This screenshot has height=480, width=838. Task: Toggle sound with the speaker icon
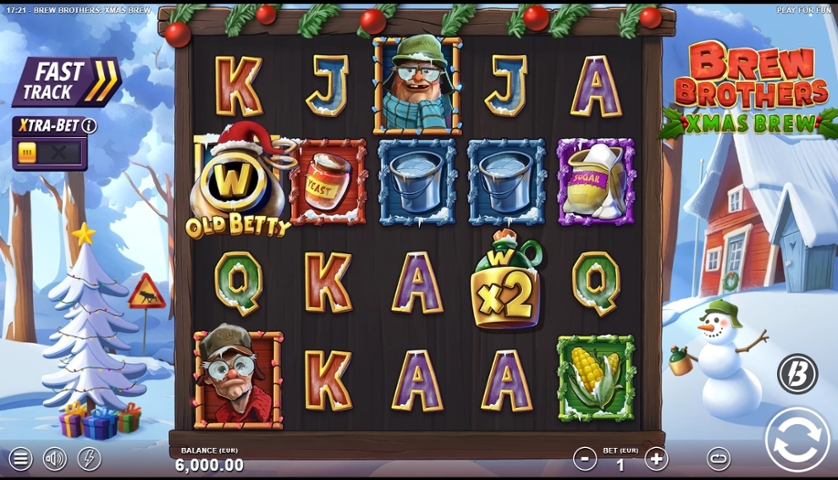coord(55,459)
